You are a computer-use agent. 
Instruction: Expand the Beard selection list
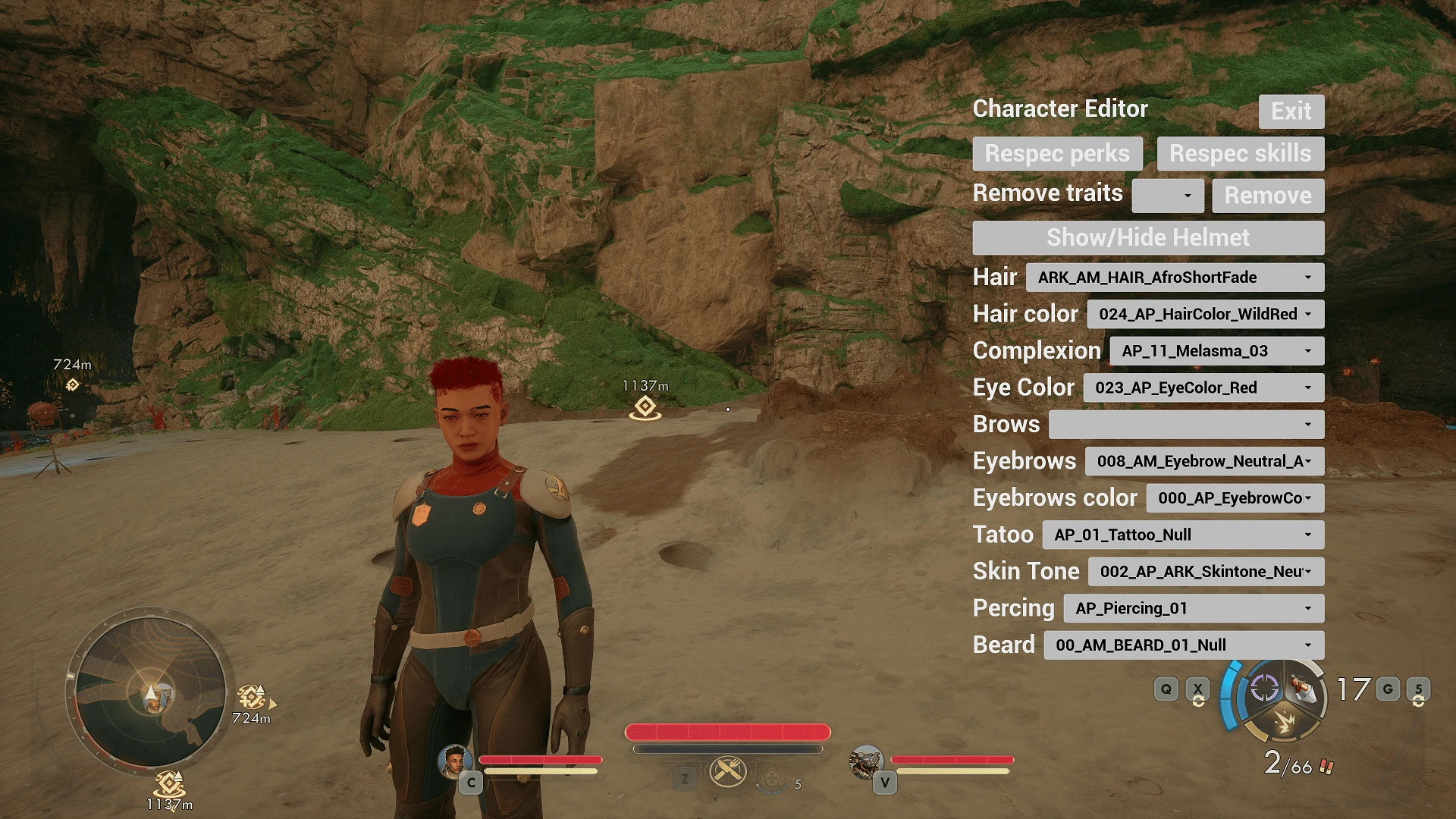(1184, 644)
